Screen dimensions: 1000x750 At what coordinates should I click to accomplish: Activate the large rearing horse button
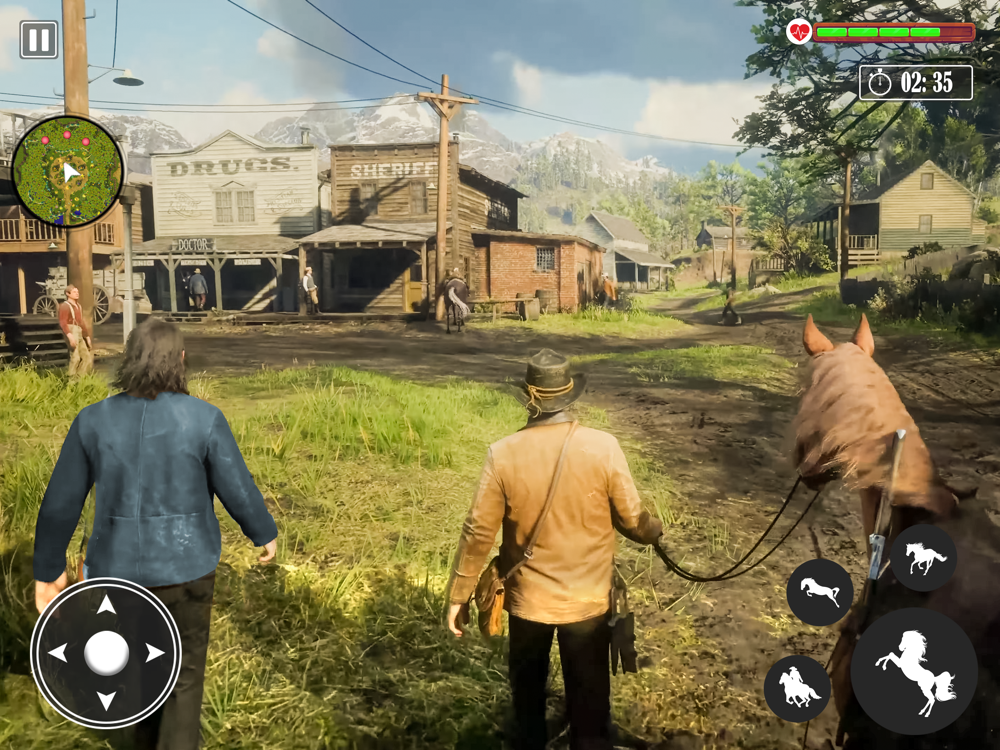[914, 671]
